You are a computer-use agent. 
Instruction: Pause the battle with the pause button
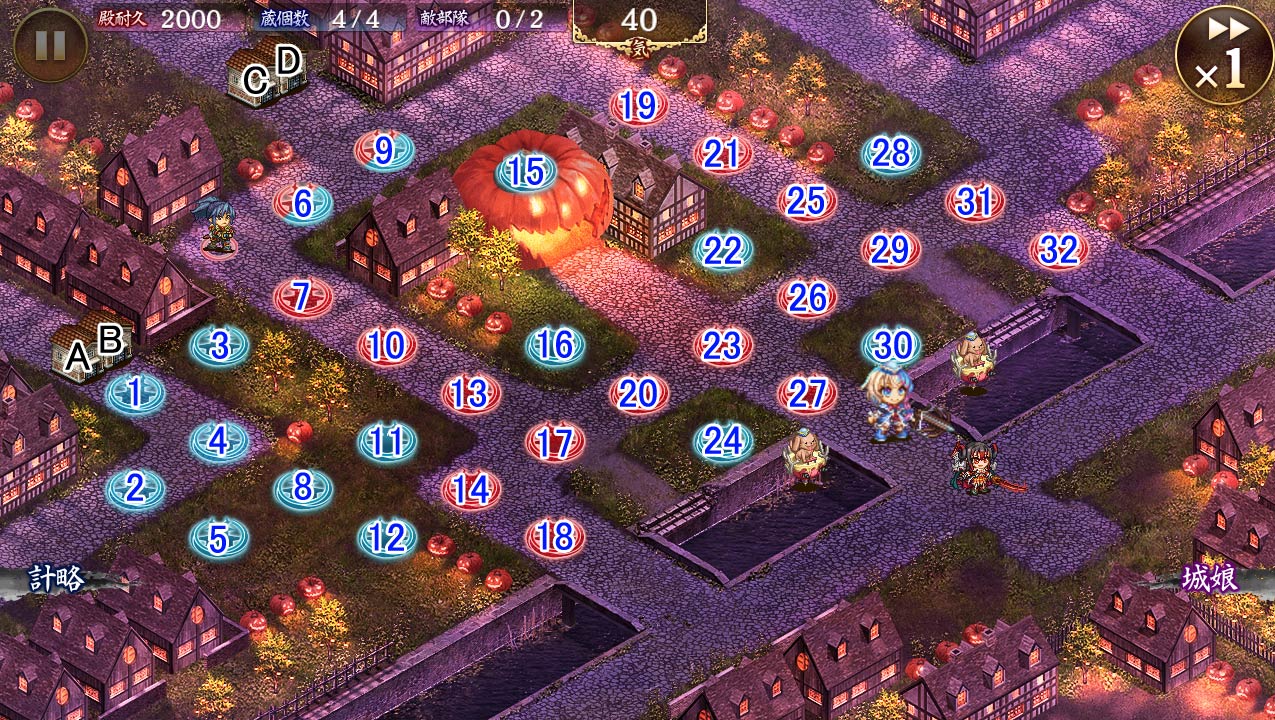[50, 45]
